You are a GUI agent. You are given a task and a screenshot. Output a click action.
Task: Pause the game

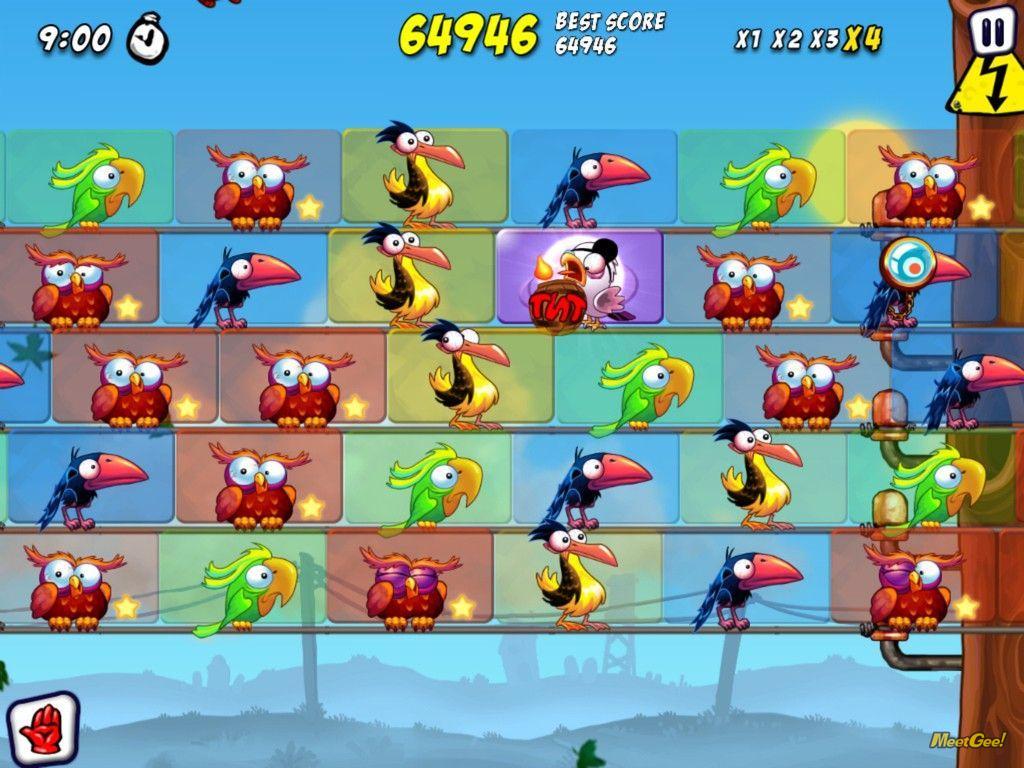coord(991,33)
